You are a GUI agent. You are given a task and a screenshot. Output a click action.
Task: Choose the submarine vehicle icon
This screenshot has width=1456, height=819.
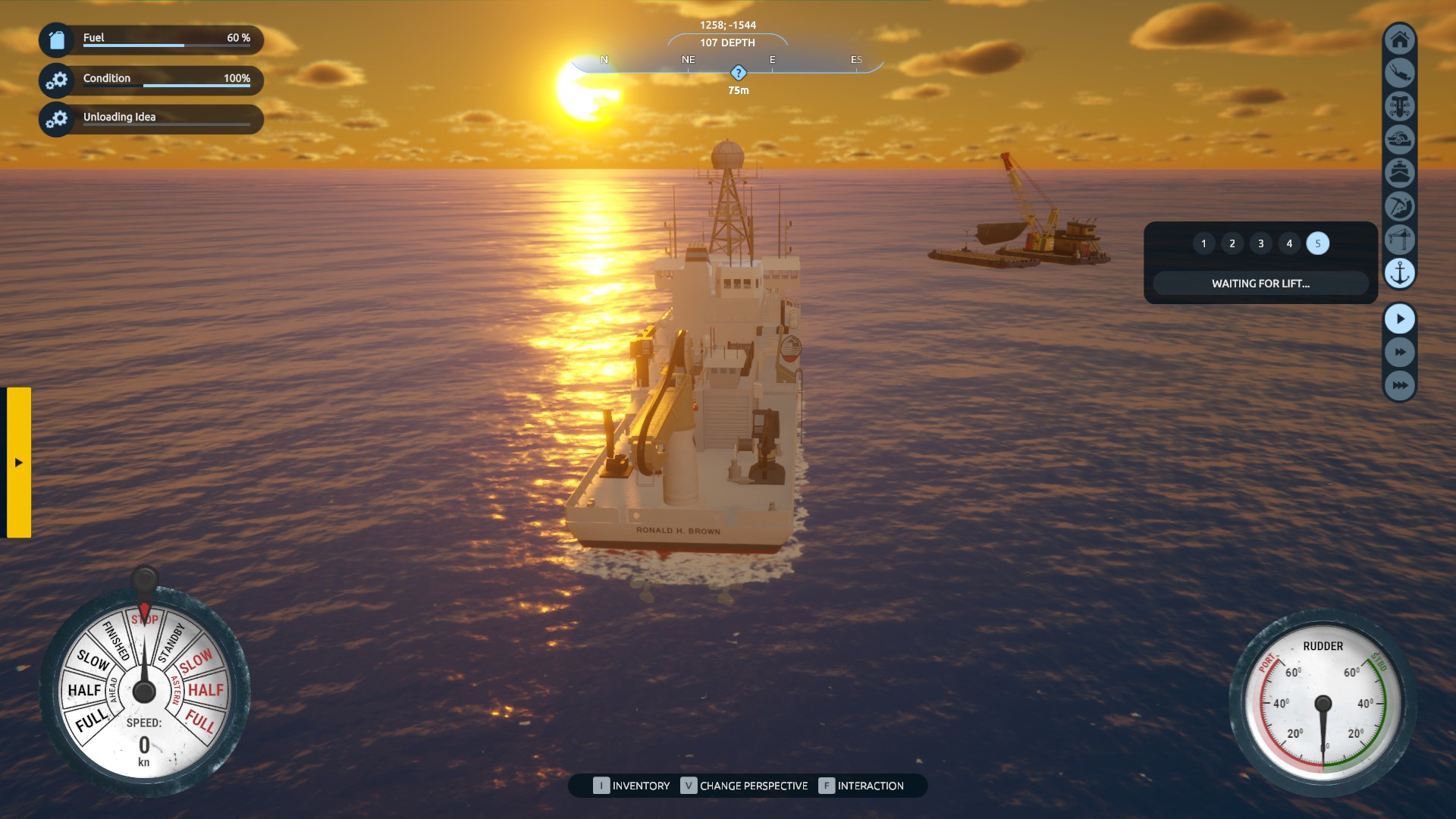click(x=1400, y=140)
